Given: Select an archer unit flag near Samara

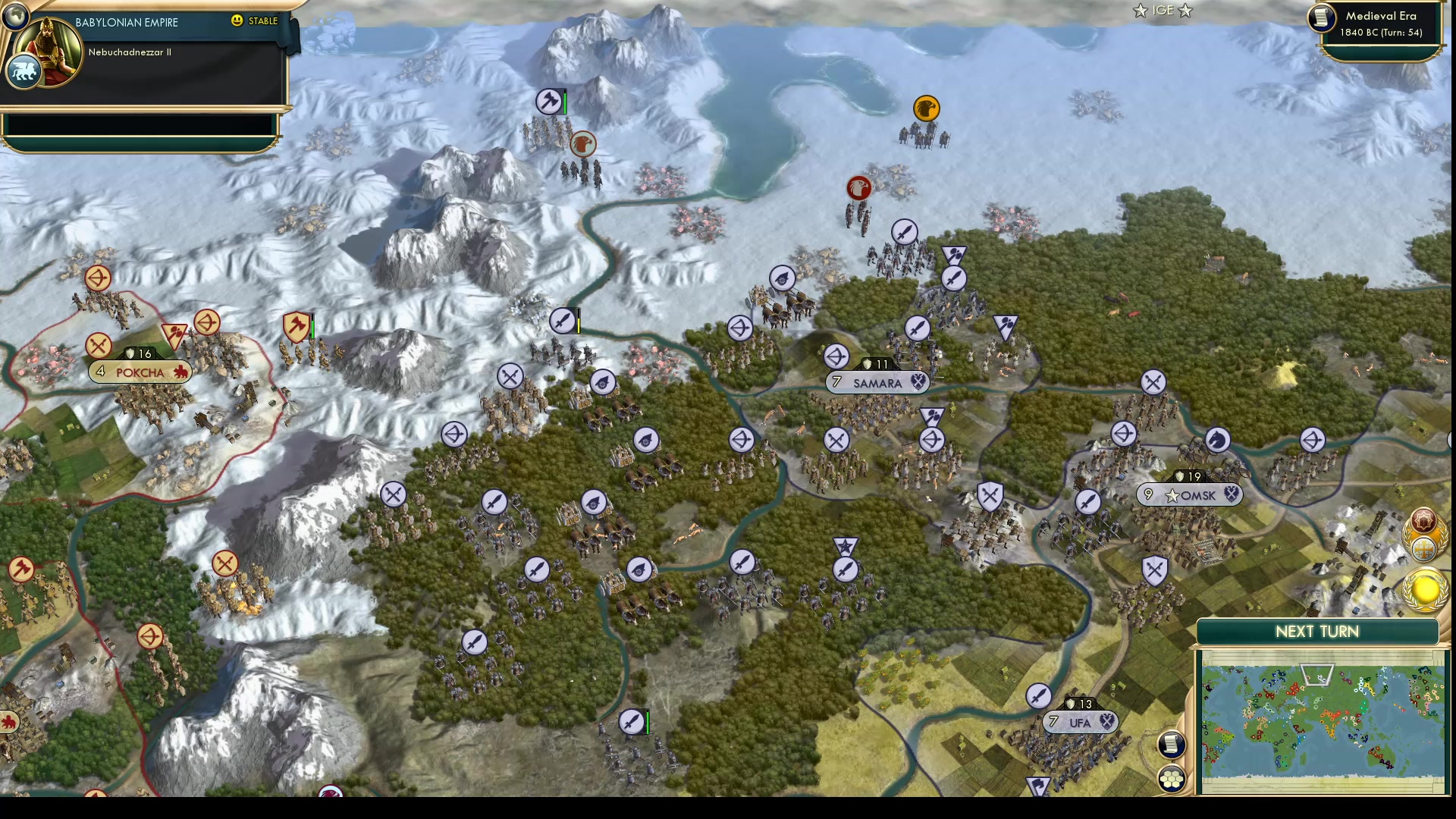Looking at the screenshot, I should coord(836,357).
